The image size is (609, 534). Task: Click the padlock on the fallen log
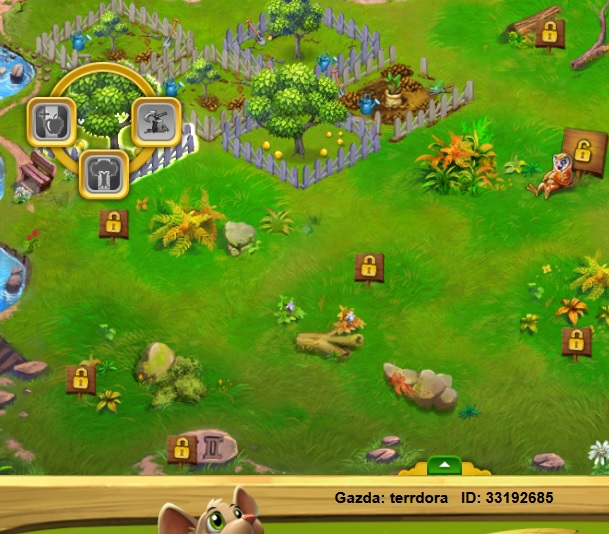pyautogui.click(x=547, y=32)
